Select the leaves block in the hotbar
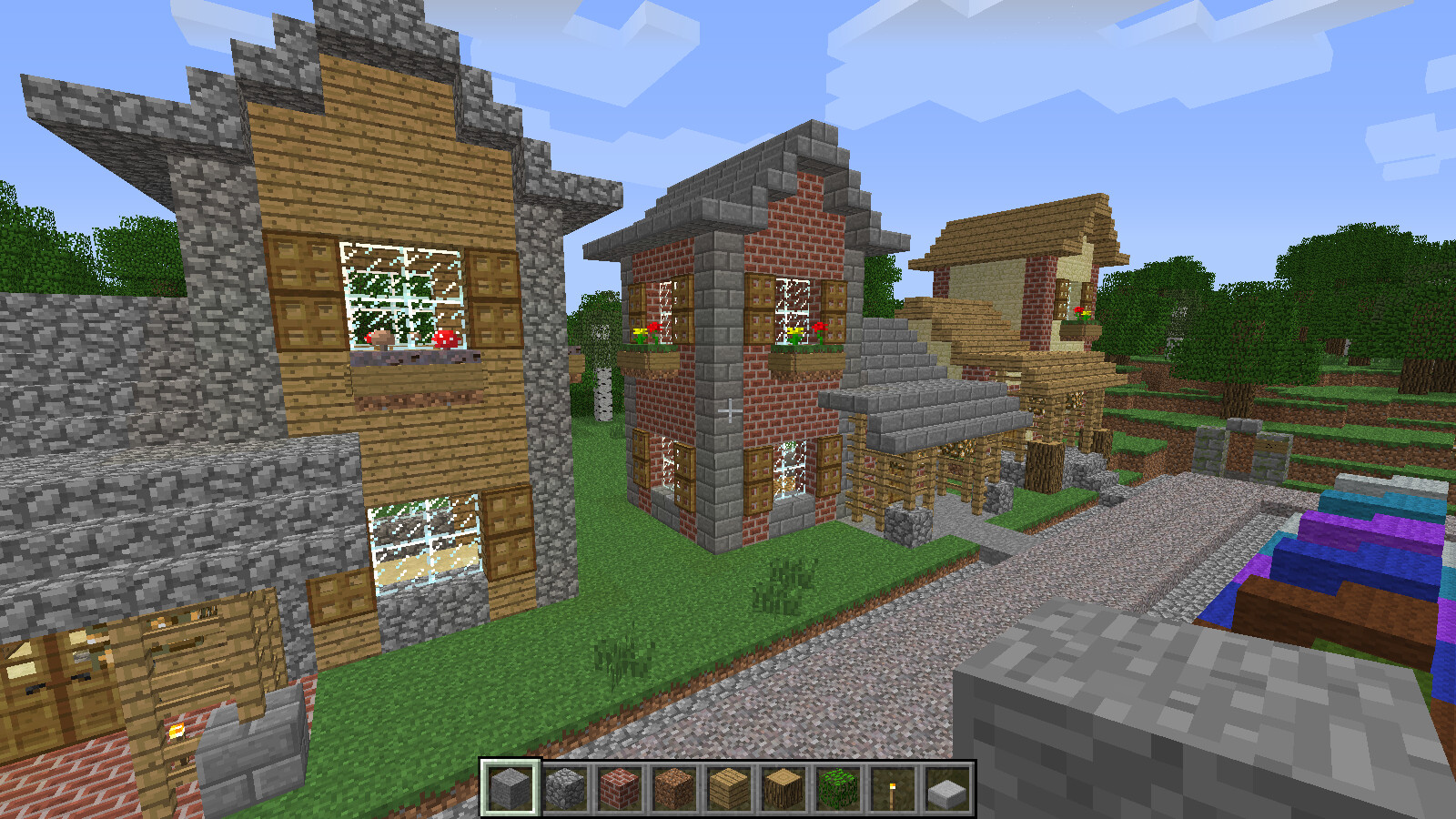 point(835,787)
